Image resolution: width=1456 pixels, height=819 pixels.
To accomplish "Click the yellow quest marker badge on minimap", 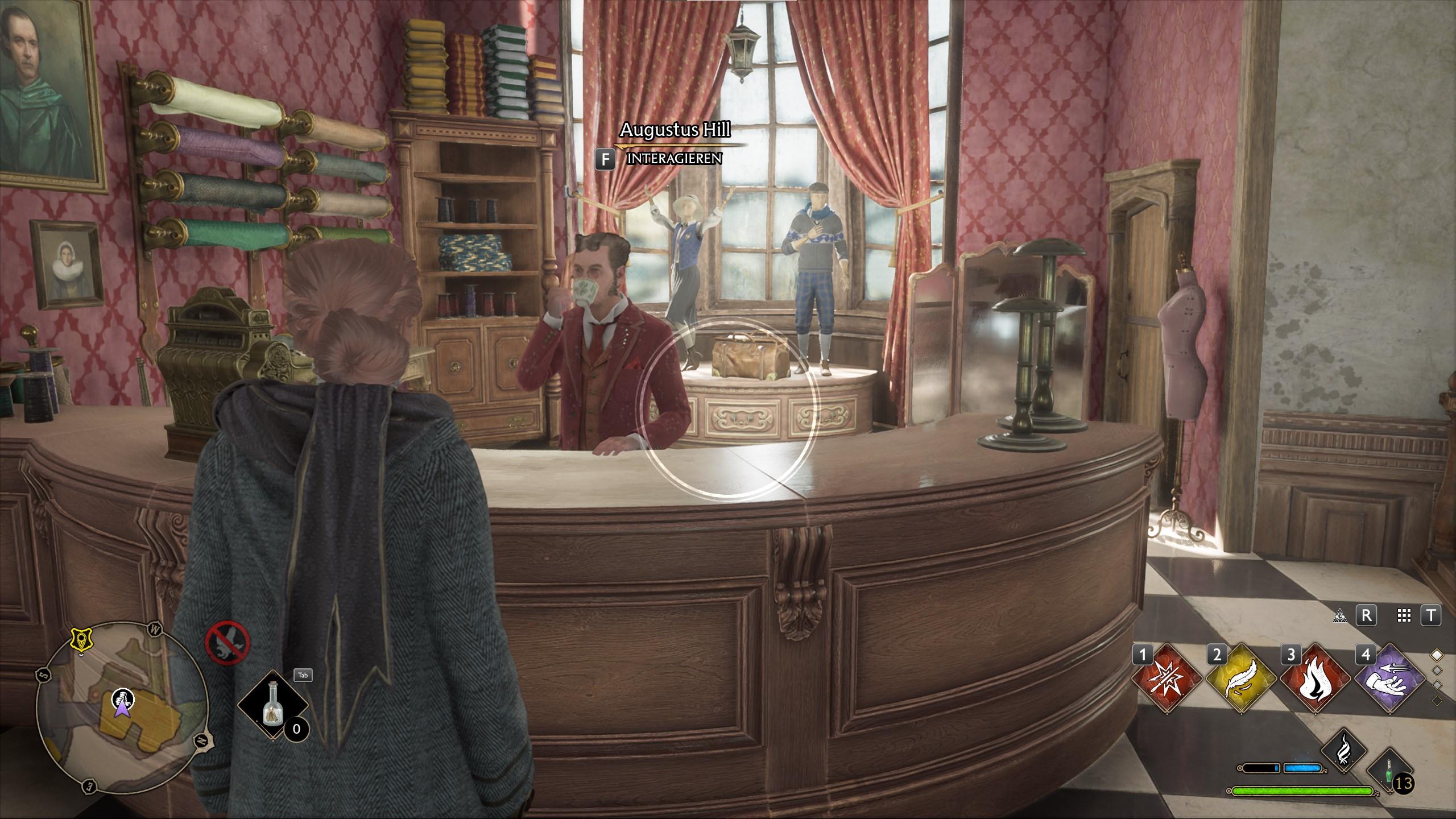I will click(79, 640).
